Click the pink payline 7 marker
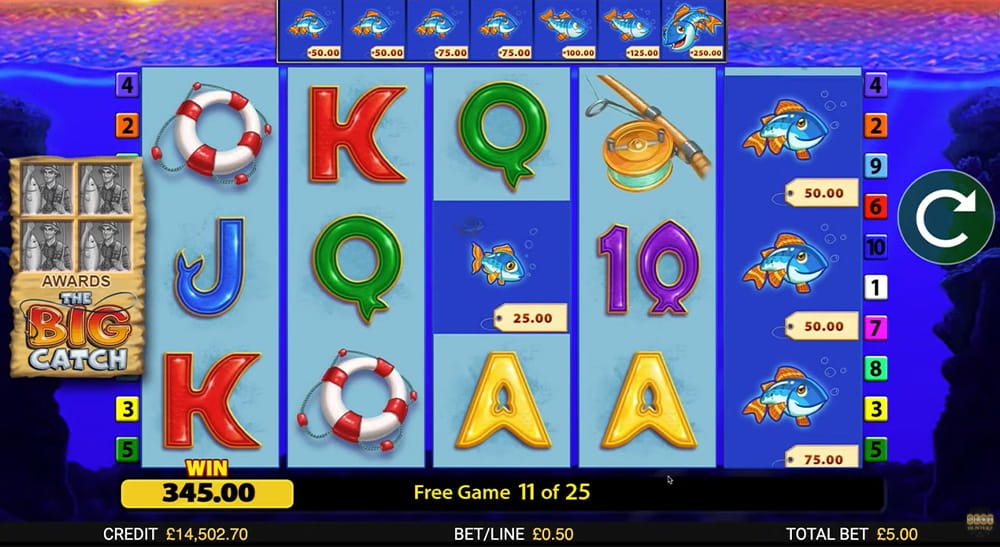The width and height of the screenshot is (1000, 547). pos(876,328)
